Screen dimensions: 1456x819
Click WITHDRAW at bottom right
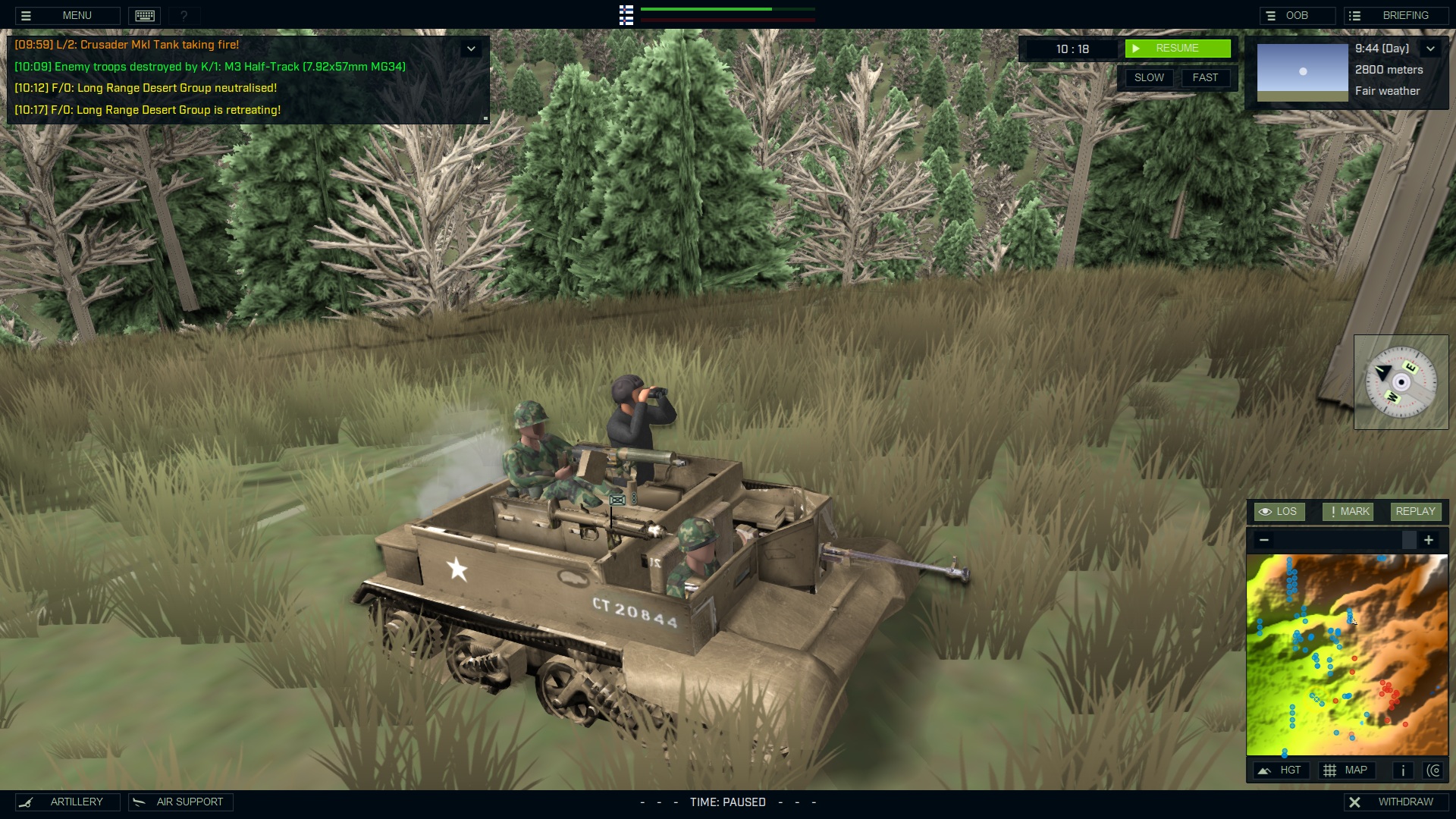tap(1404, 800)
